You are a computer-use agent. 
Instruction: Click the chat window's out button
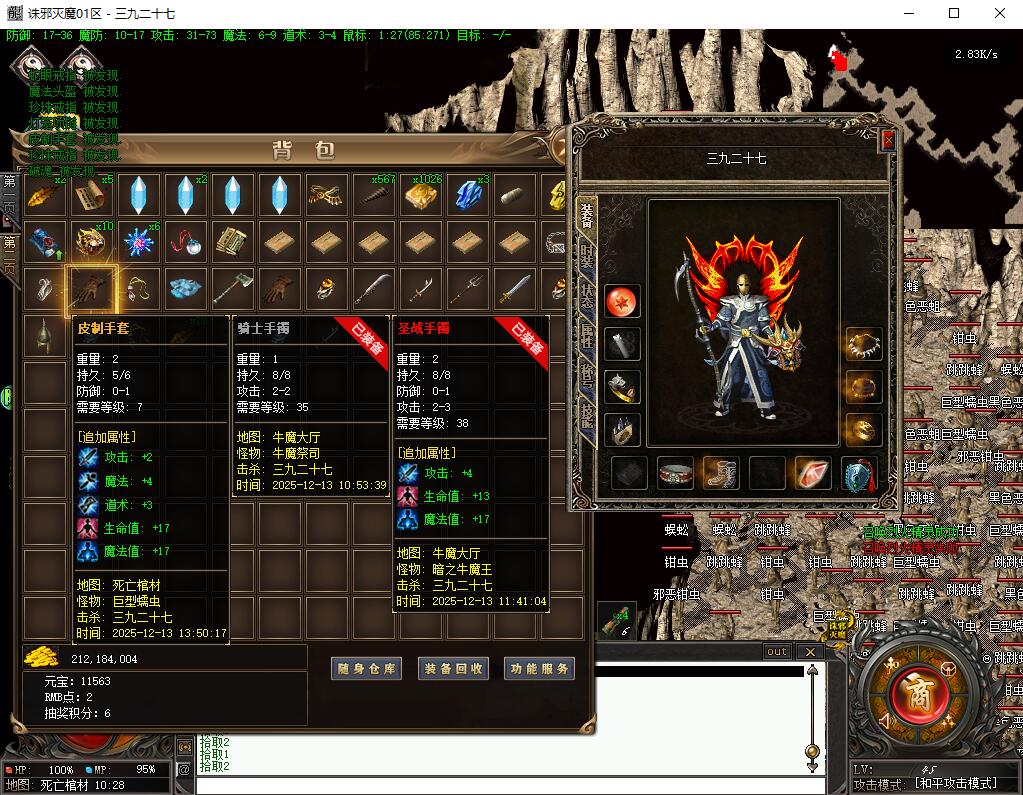coord(777,652)
